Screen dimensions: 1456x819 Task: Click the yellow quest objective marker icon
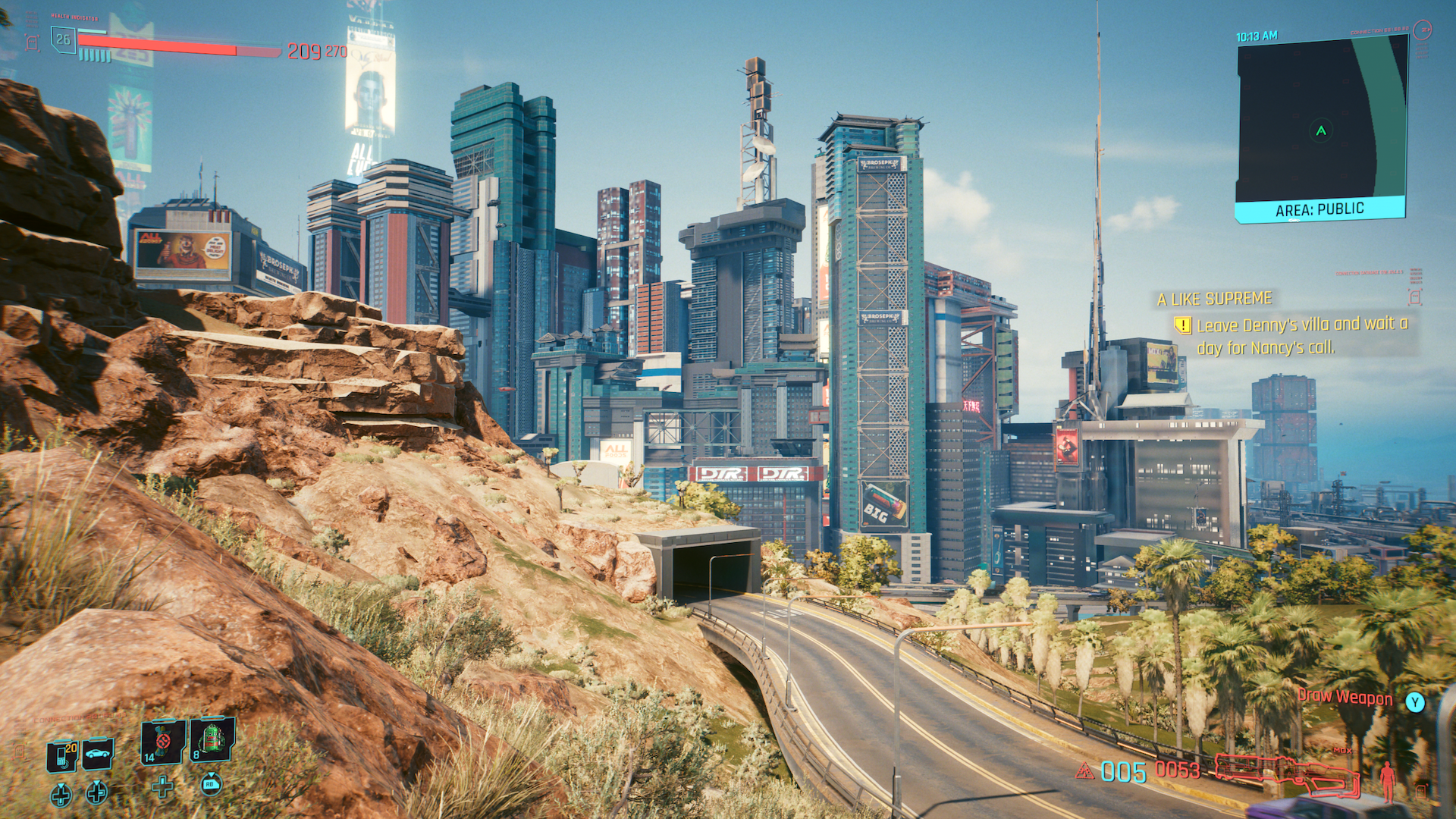click(1182, 325)
